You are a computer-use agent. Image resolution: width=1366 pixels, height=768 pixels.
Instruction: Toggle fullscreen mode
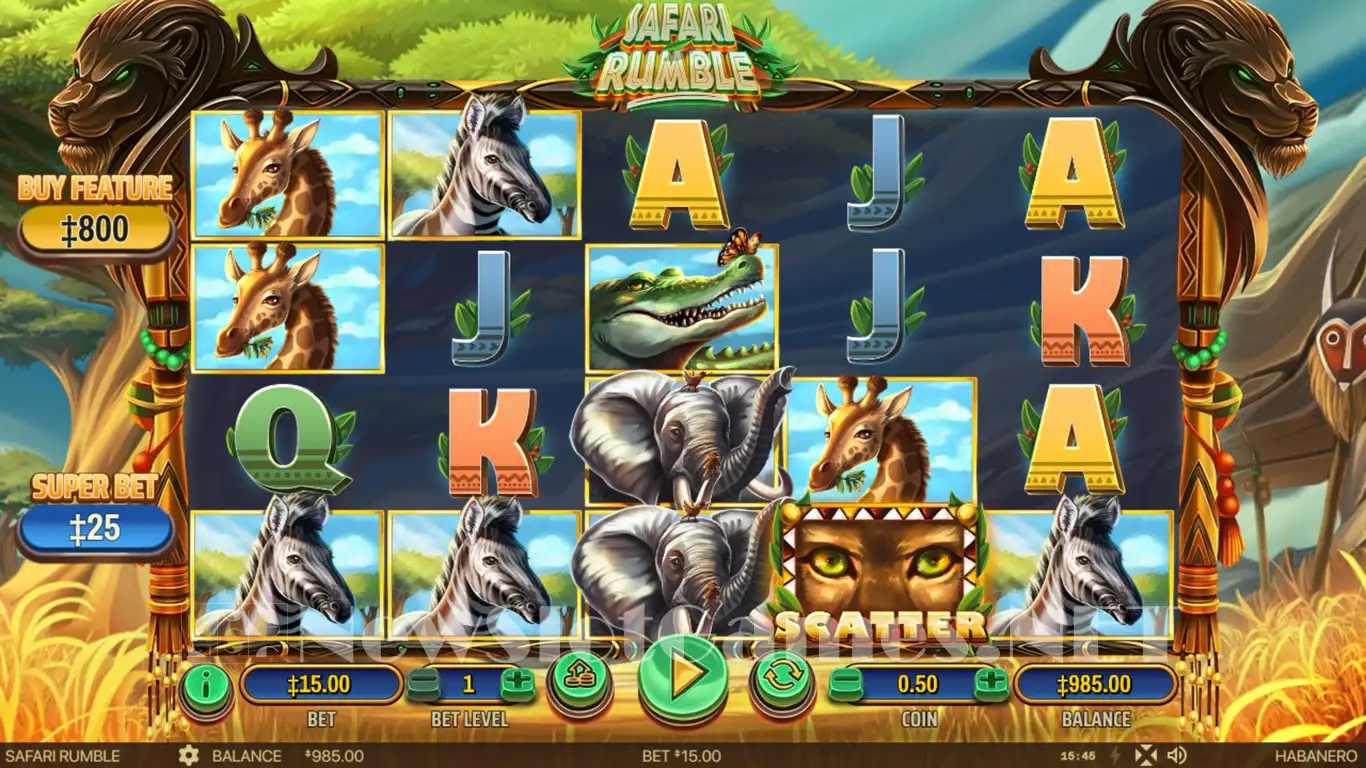point(1147,756)
